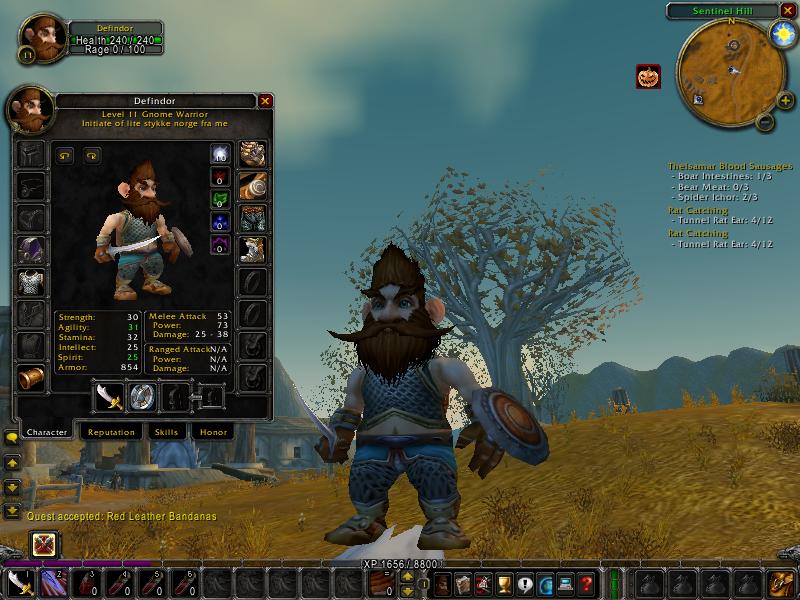800x600 pixels.
Task: Show the Honor tab
Action: click(211, 432)
